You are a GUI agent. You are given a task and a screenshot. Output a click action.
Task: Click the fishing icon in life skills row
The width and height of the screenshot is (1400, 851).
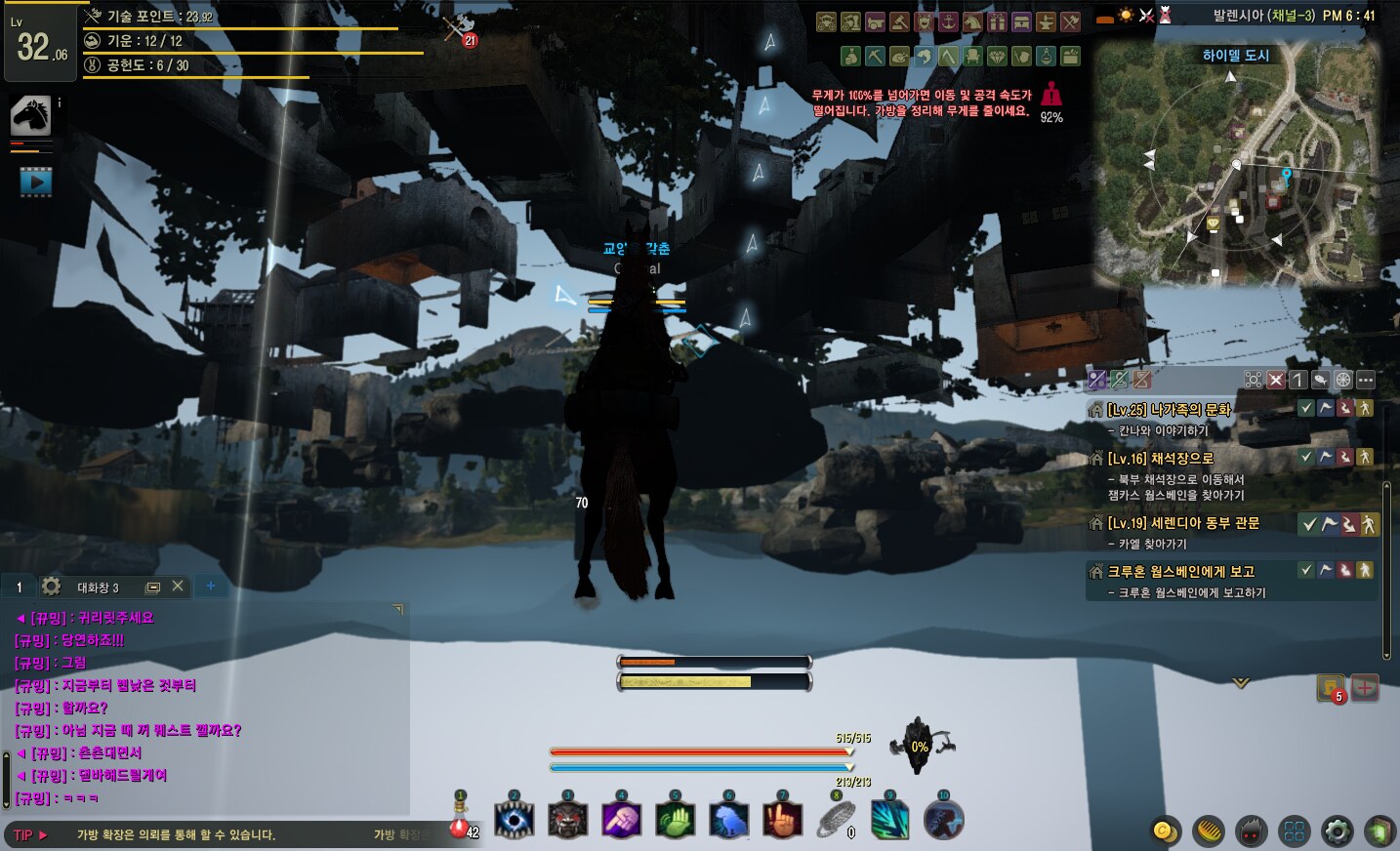924,57
